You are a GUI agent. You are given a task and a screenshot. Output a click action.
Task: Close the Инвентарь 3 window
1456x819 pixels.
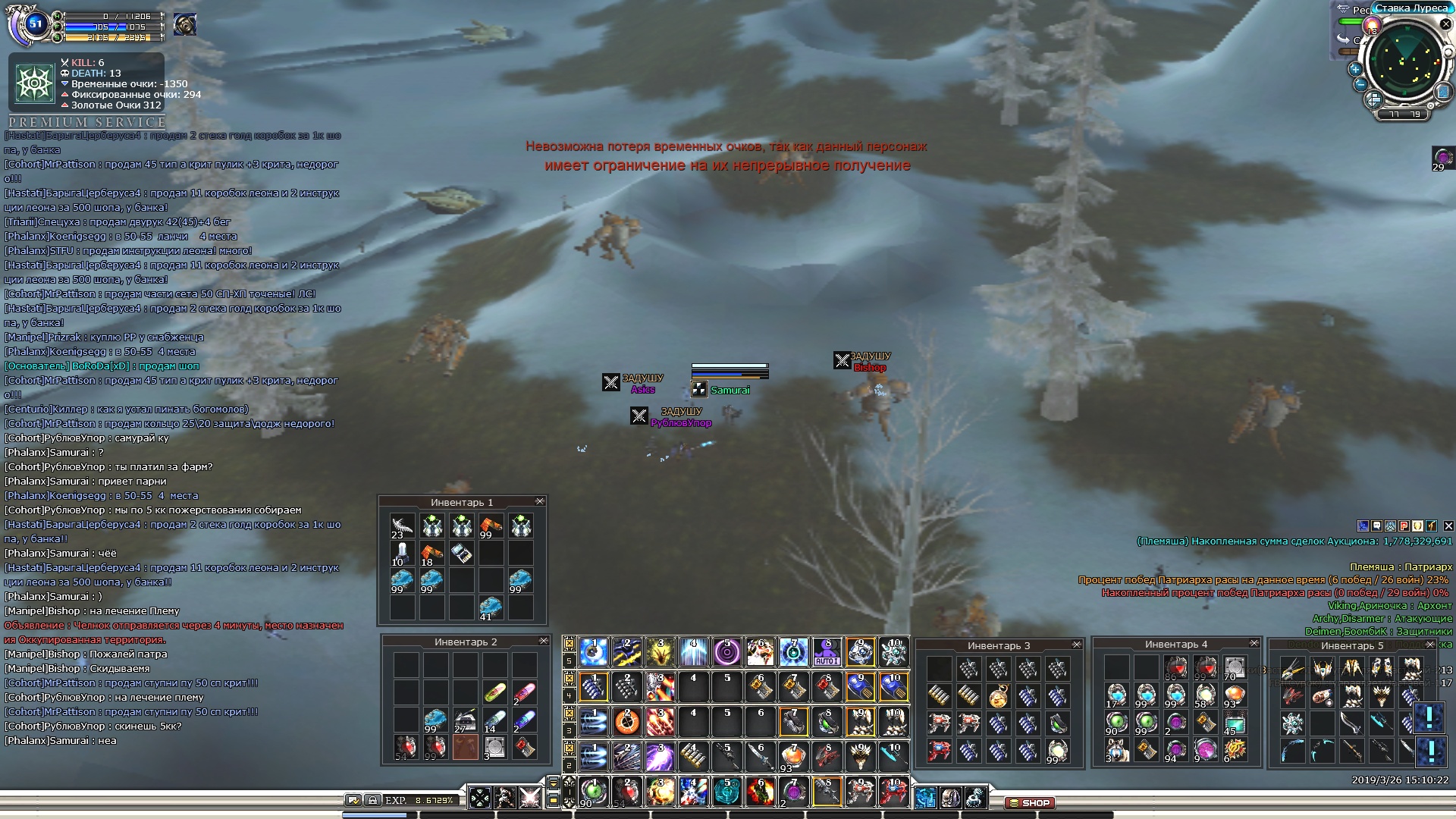point(1077,645)
